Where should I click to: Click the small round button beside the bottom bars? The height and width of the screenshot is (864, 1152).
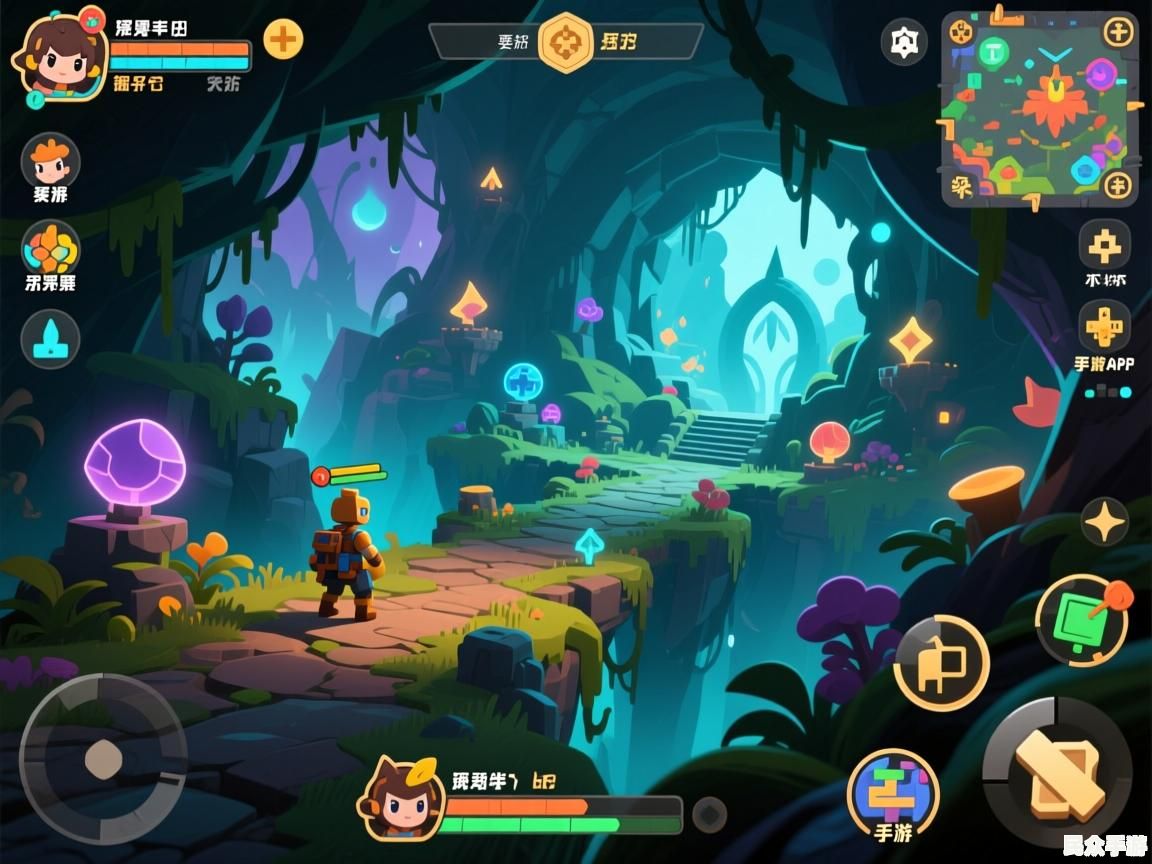point(710,812)
